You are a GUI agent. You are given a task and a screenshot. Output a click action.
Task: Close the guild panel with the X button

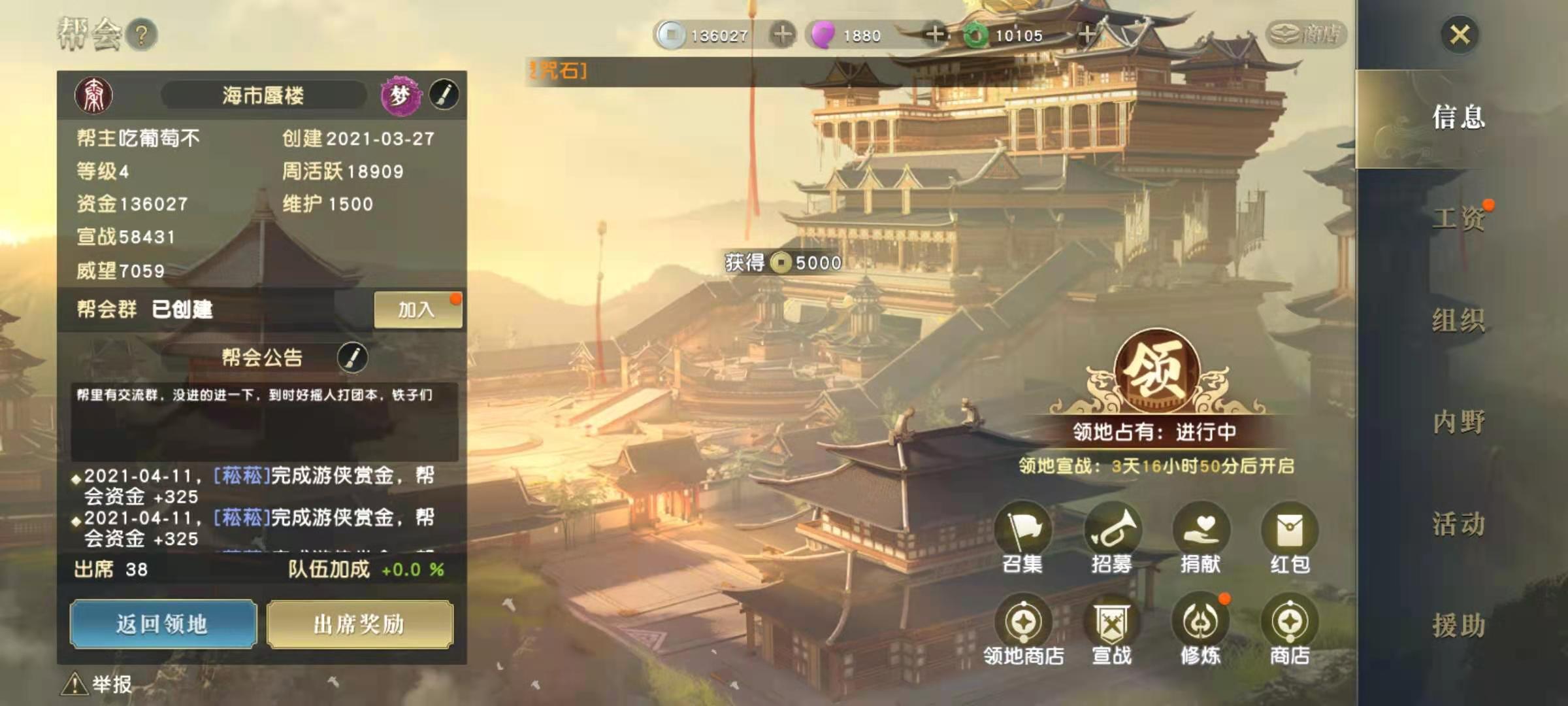pyautogui.click(x=1460, y=34)
